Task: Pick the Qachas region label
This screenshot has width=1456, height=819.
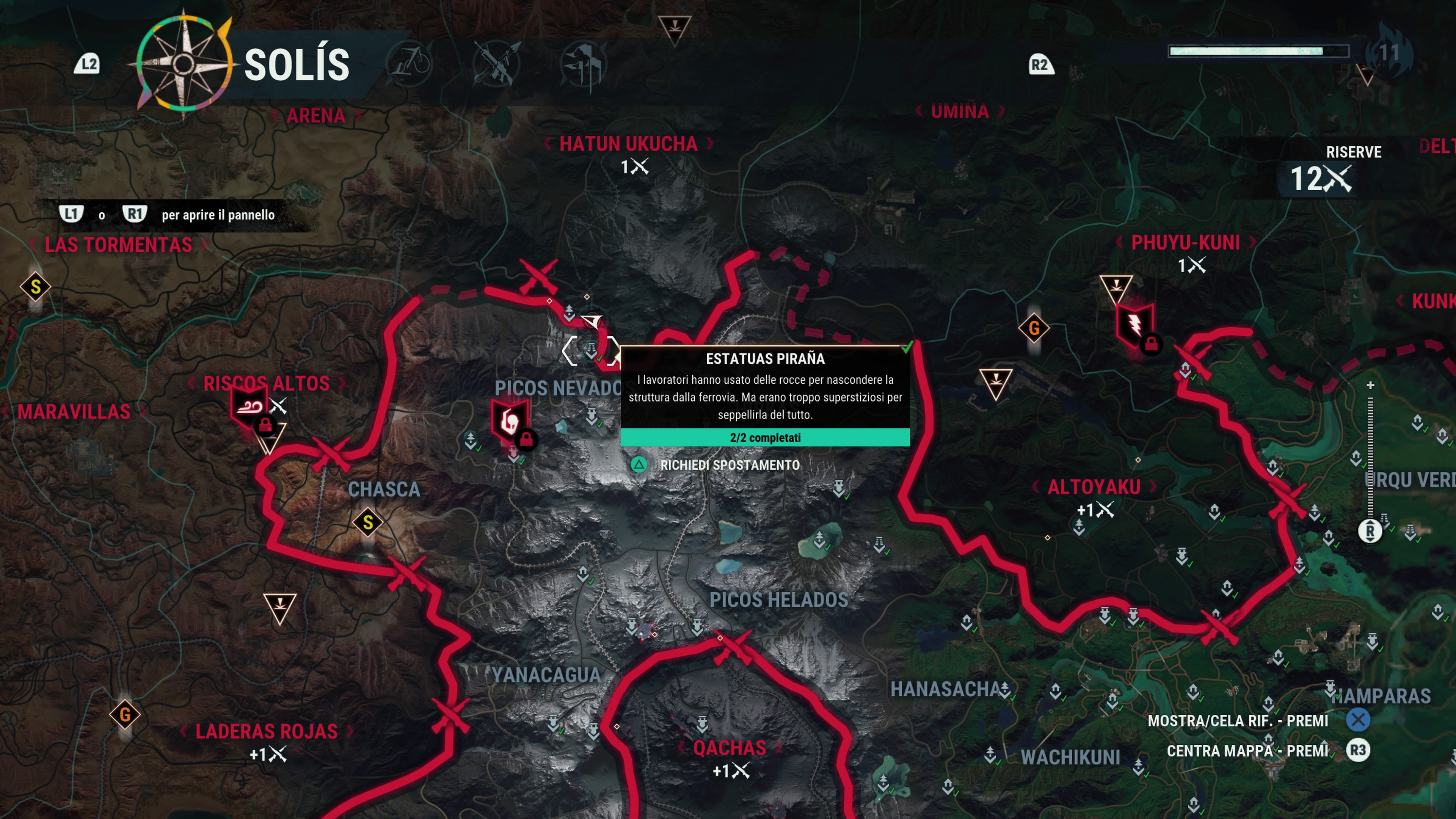Action: tap(729, 748)
